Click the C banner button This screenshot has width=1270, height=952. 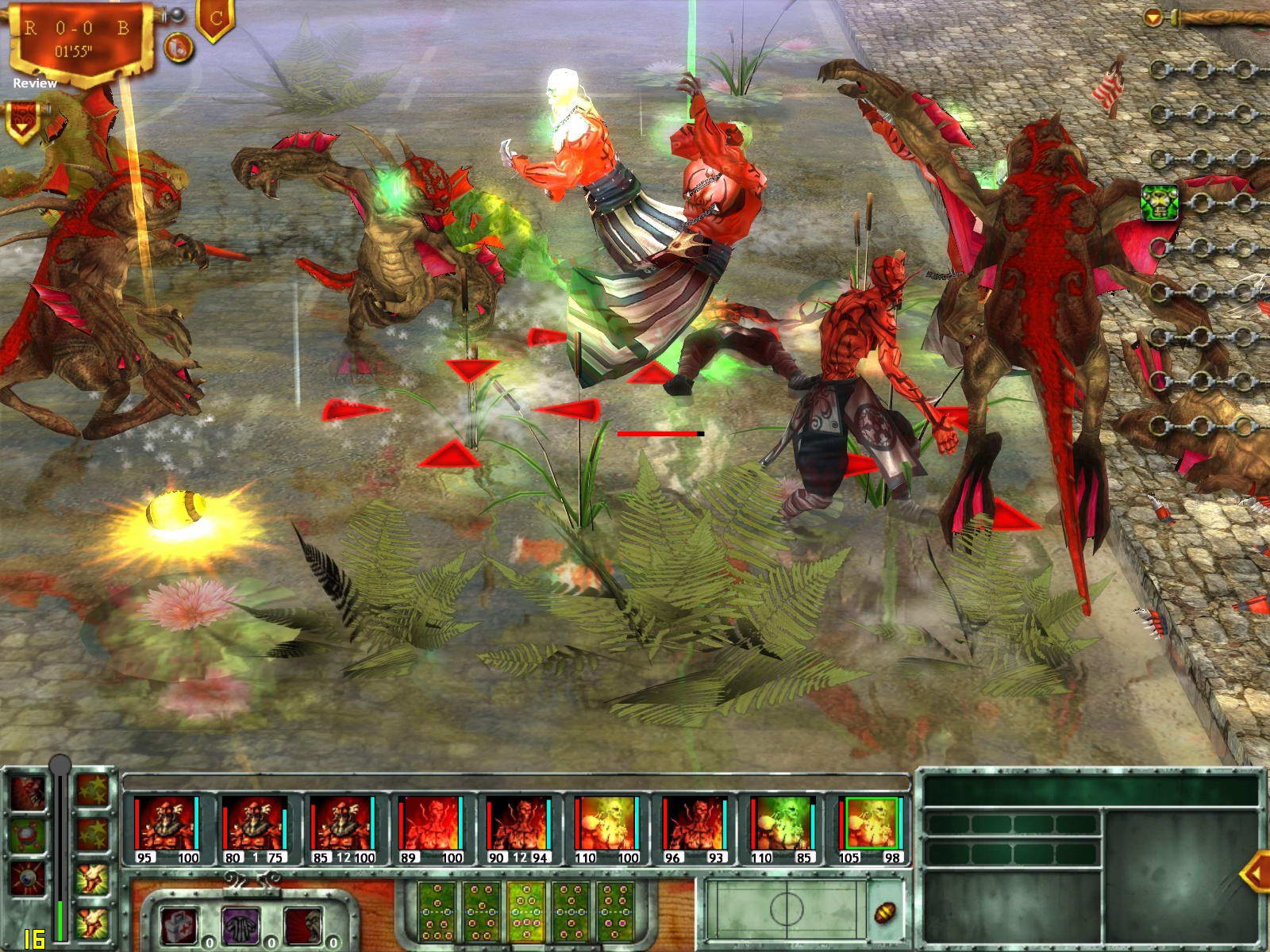click(214, 21)
